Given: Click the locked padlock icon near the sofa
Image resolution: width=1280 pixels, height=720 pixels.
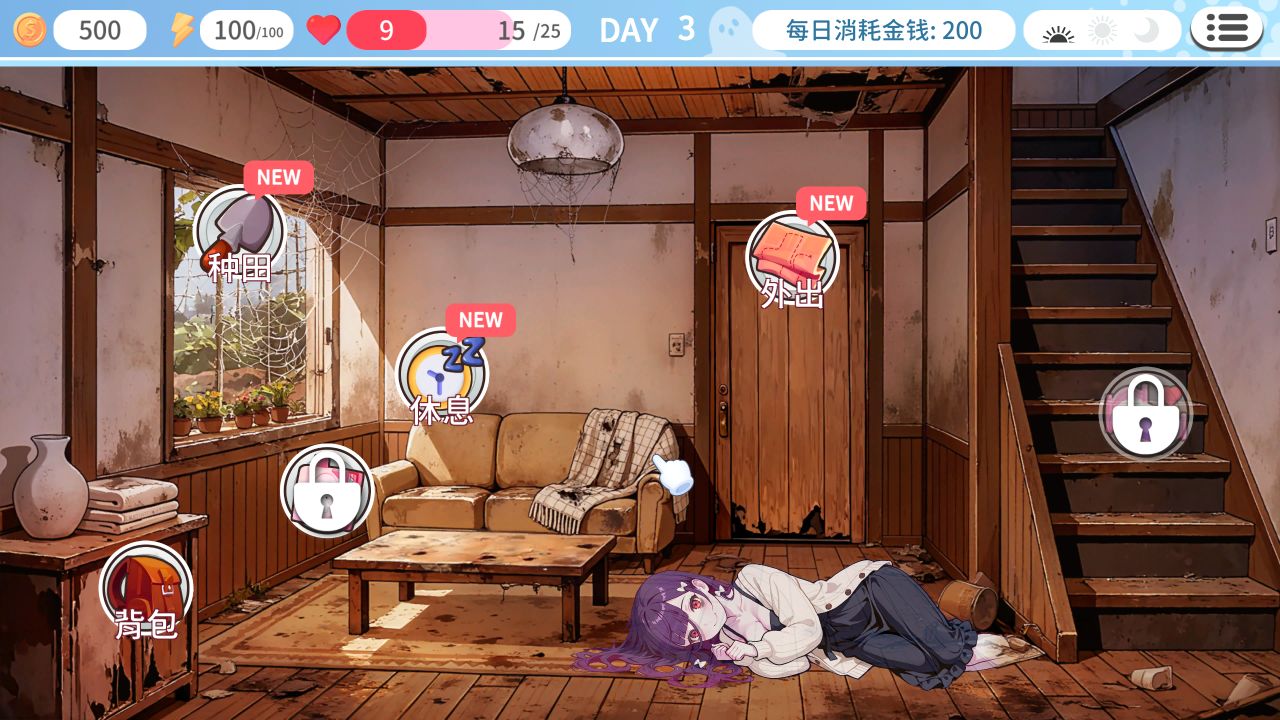Looking at the screenshot, I should click(326, 490).
